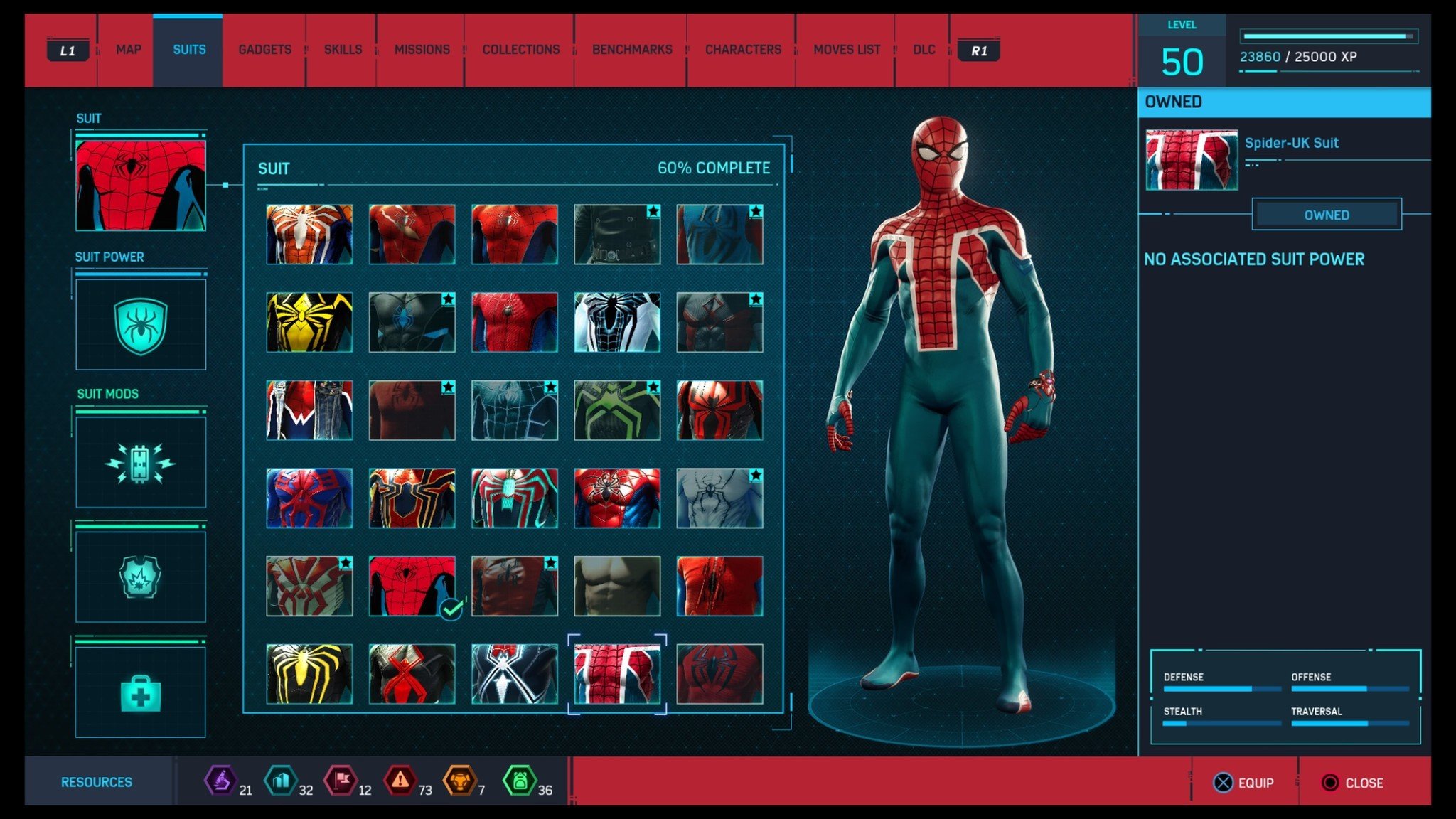
Task: Open the spider shield Suit Power slot
Action: click(141, 325)
